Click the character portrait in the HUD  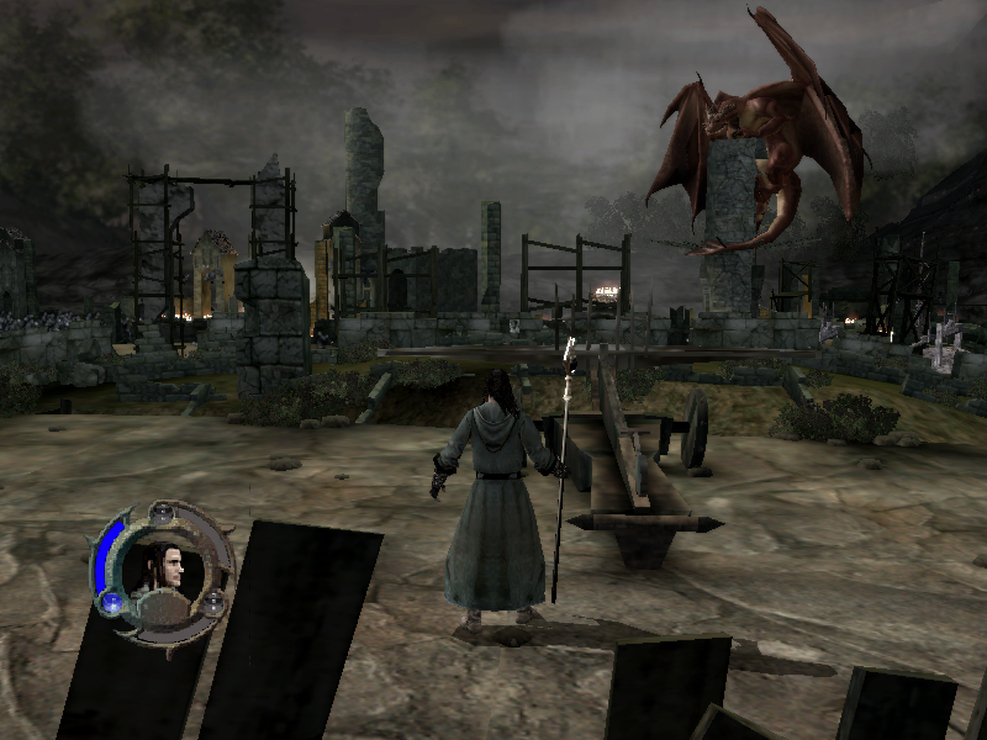[163, 570]
